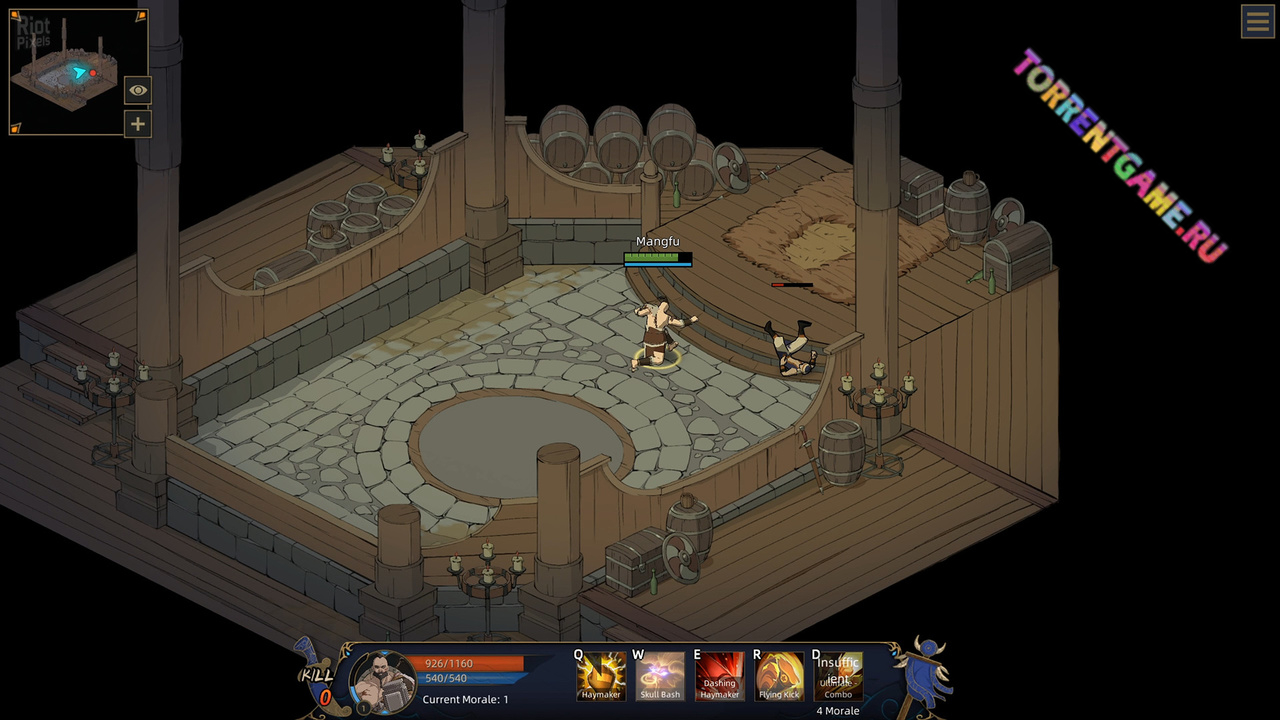Toggle the minimap eye visibility button
The image size is (1280, 720).
click(138, 90)
